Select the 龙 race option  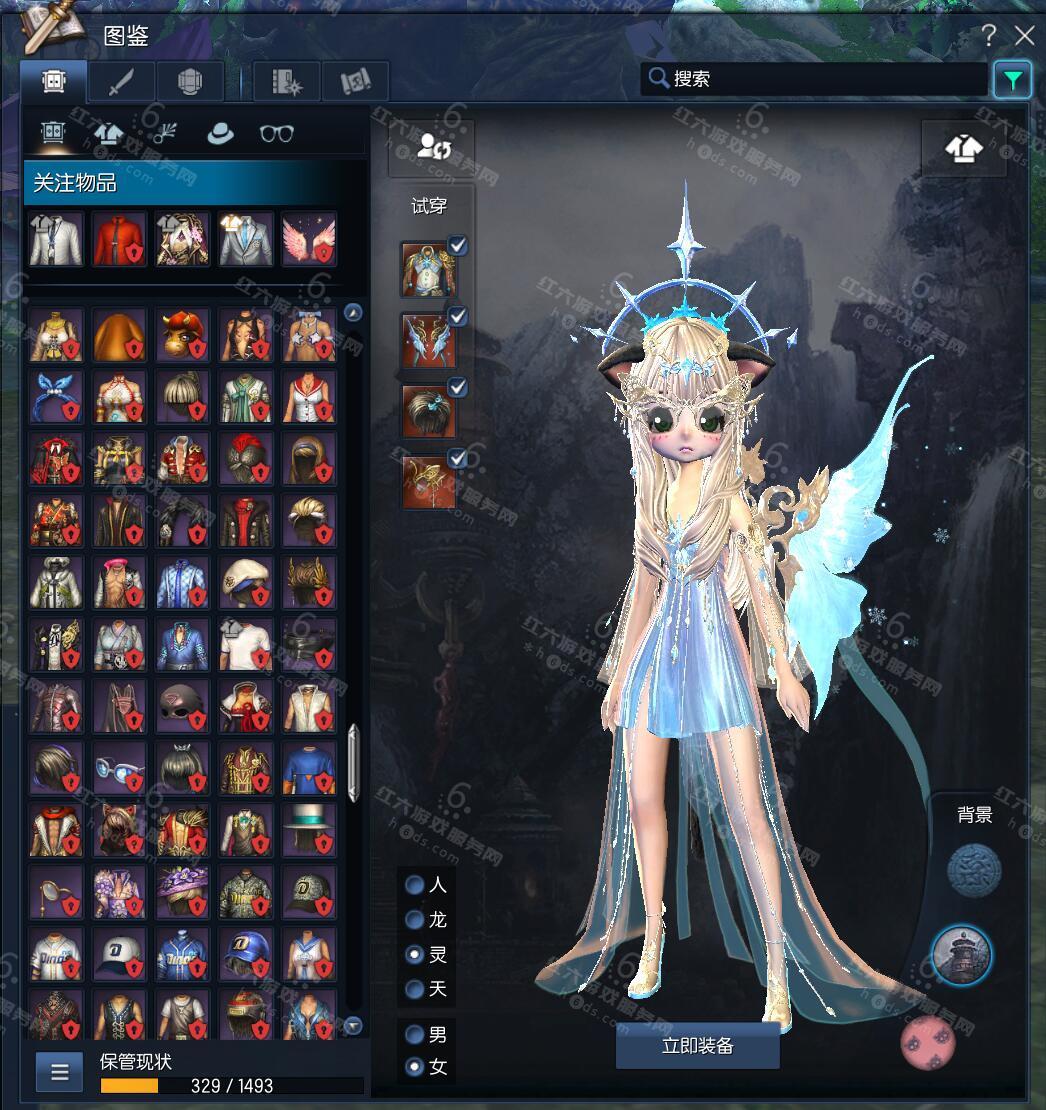(x=414, y=920)
